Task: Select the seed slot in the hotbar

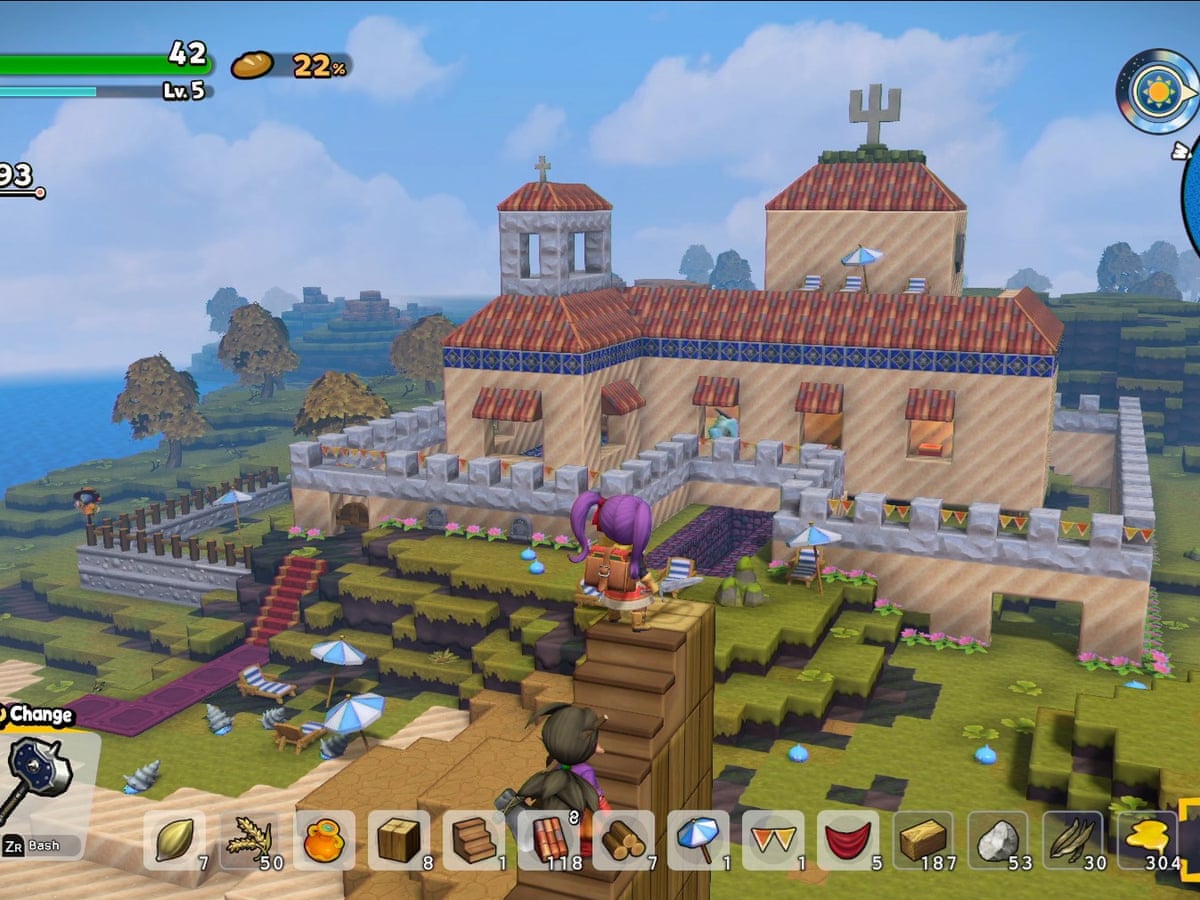Action: pos(174,840)
